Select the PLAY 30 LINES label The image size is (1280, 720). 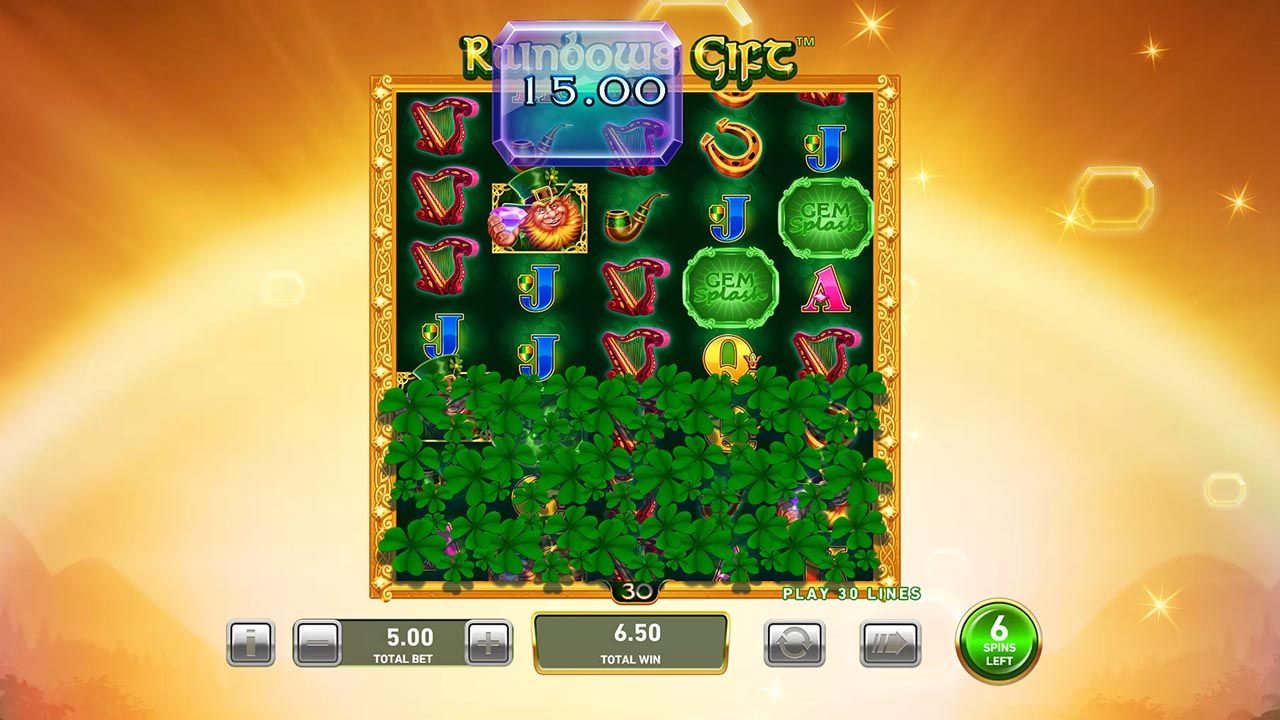[x=851, y=592]
